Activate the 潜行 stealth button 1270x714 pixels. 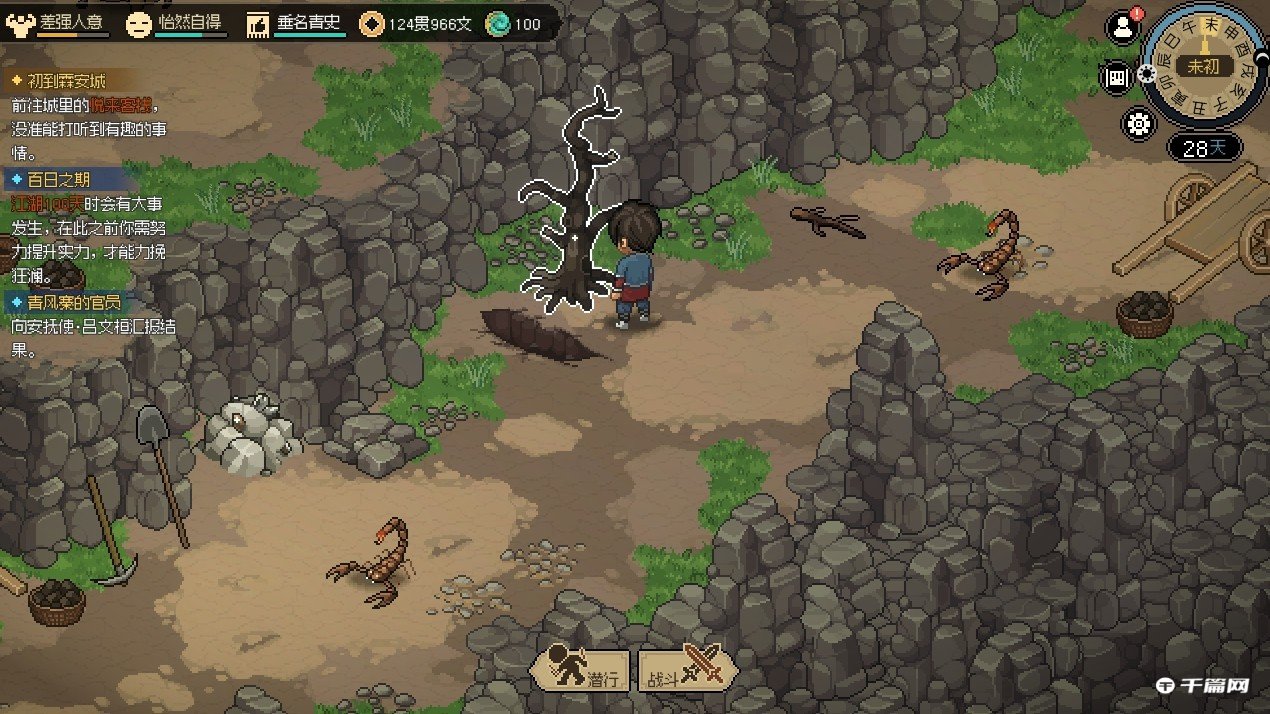pos(581,667)
